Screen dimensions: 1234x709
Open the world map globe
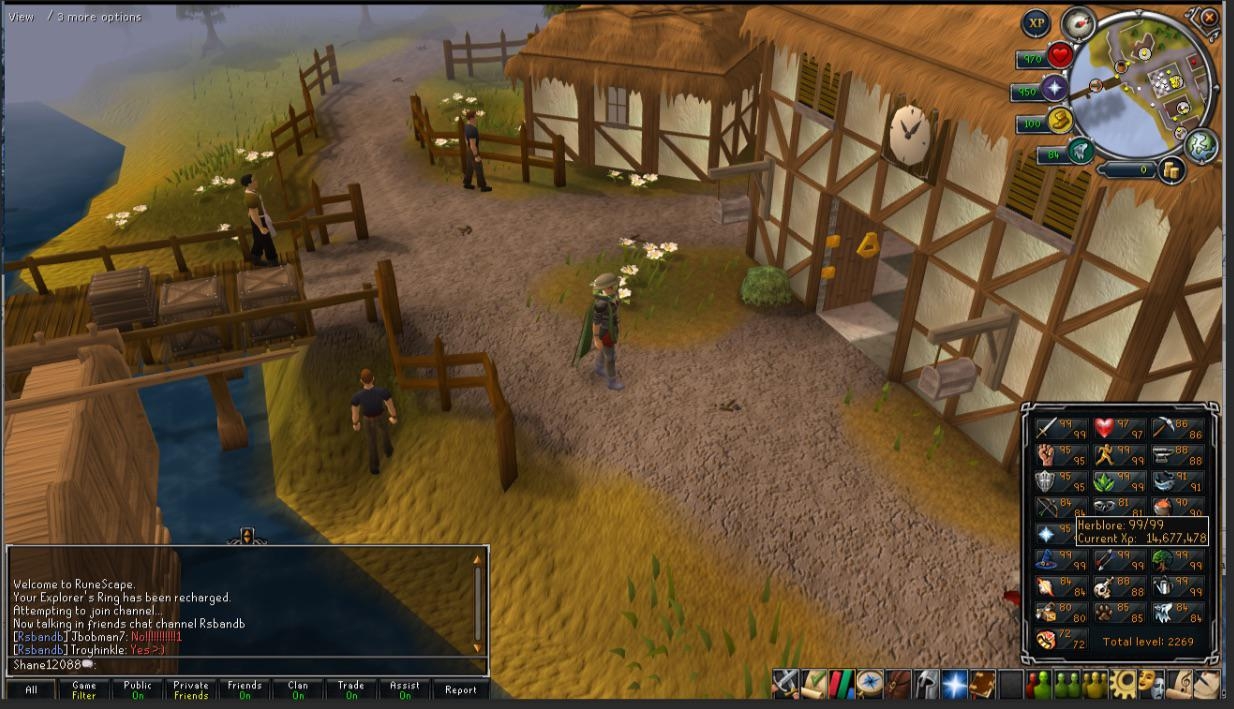click(x=1201, y=146)
